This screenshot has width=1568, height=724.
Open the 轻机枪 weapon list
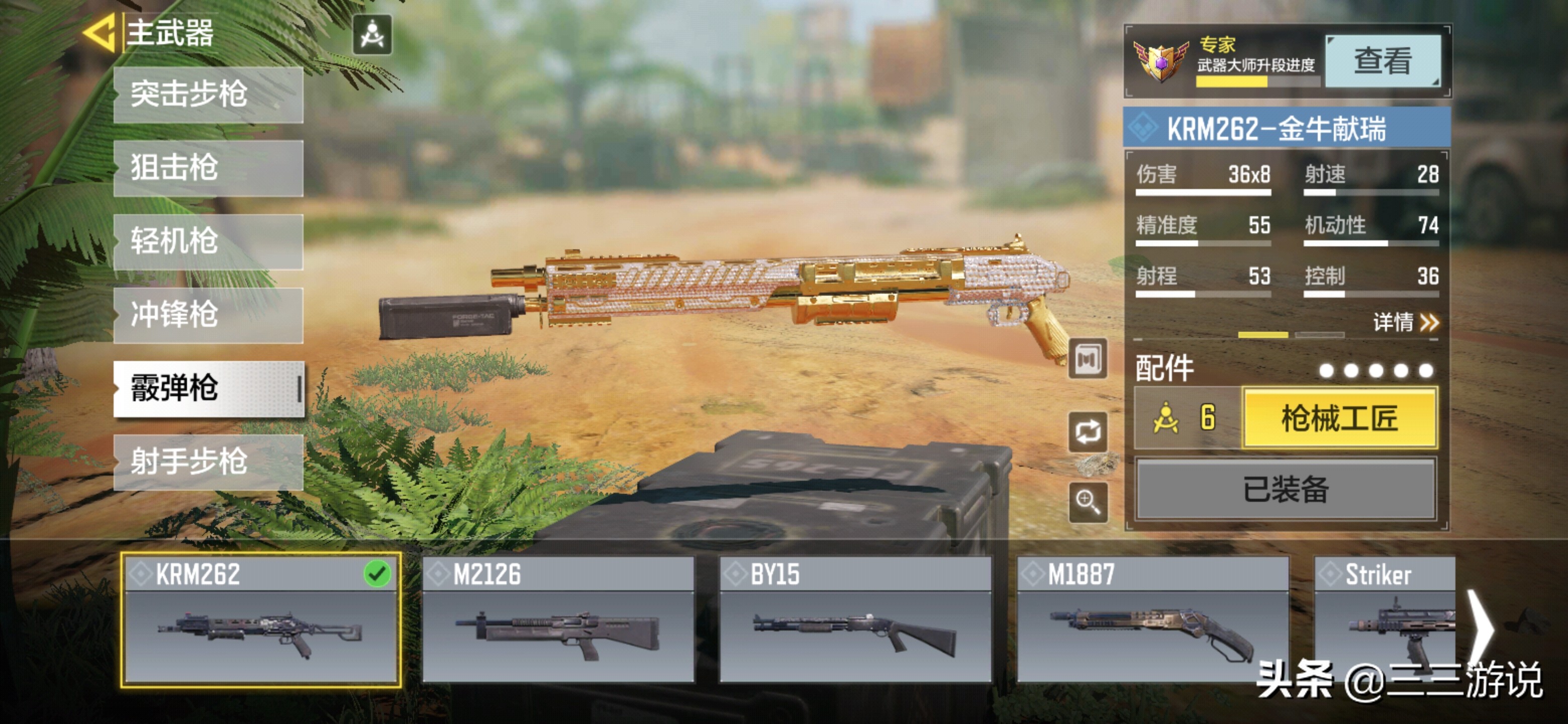tap(208, 241)
